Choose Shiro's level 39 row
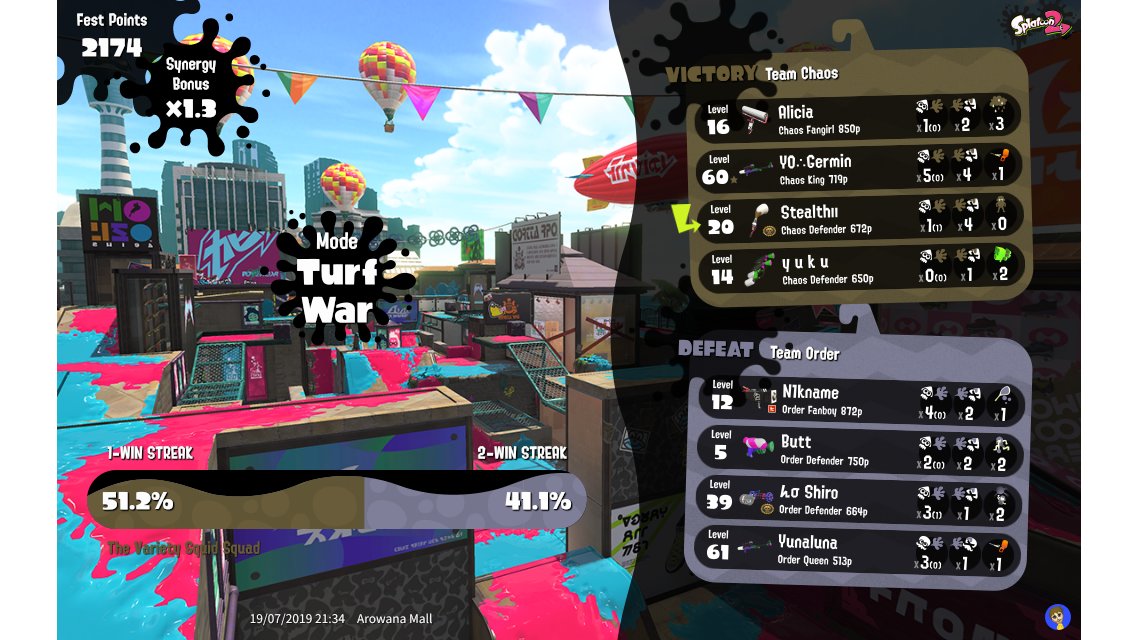Image resolution: width=1138 pixels, height=640 pixels. click(x=860, y=500)
